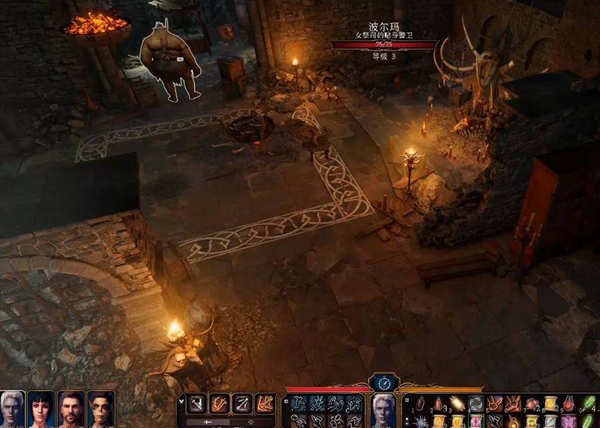The width and height of the screenshot is (600, 428).
Task: Open the active character portrait in hotbar center
Action: tap(384, 410)
